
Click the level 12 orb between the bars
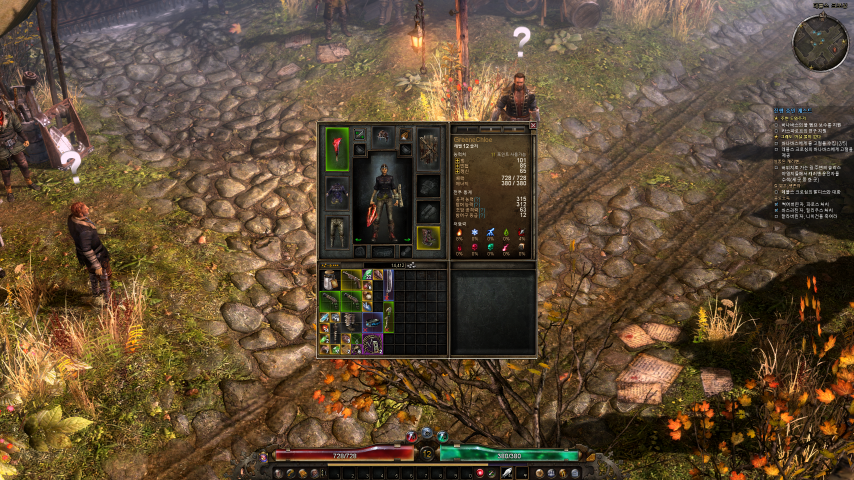tap(426, 453)
